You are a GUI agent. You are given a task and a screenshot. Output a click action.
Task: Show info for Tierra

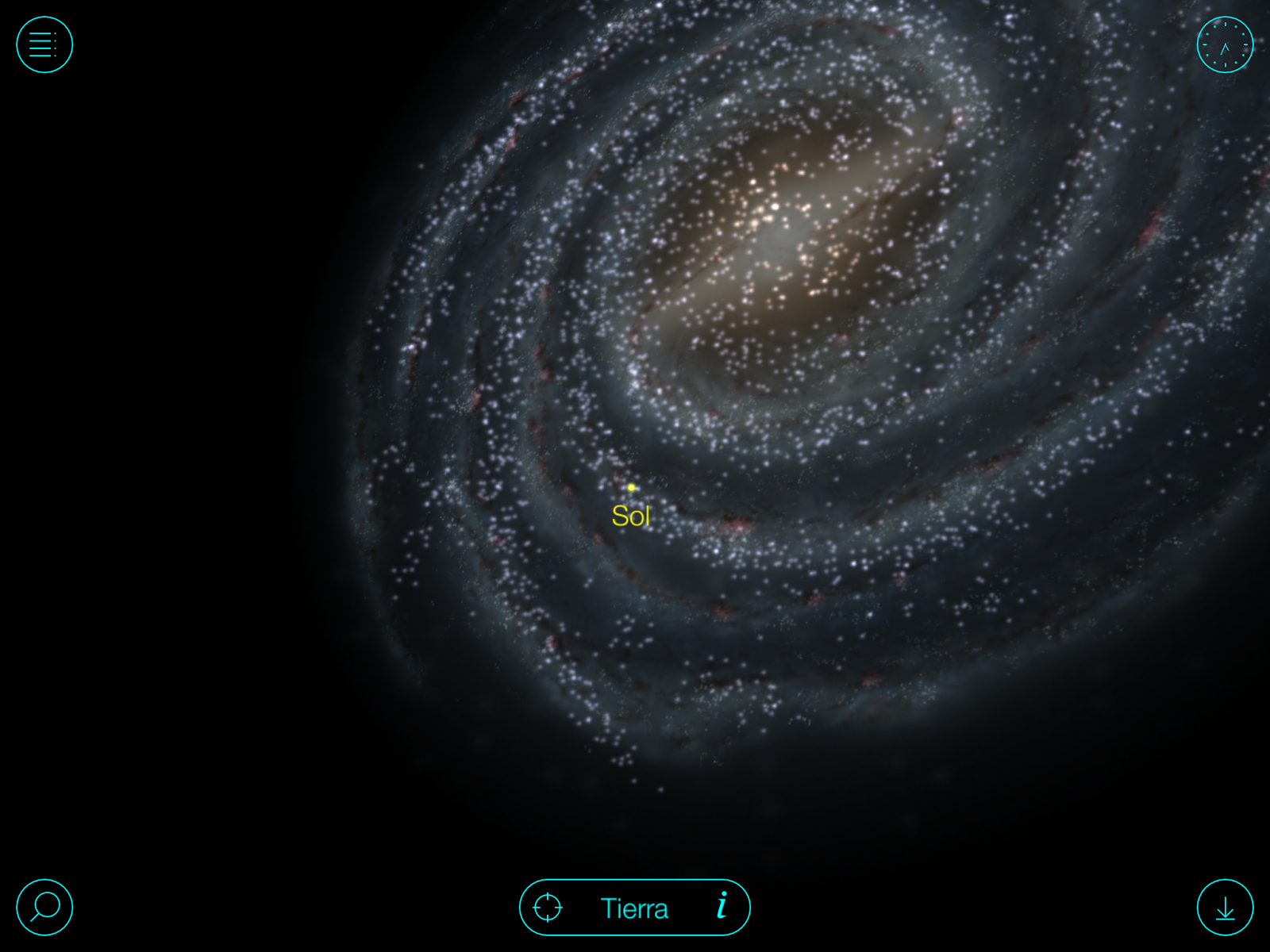click(x=722, y=906)
